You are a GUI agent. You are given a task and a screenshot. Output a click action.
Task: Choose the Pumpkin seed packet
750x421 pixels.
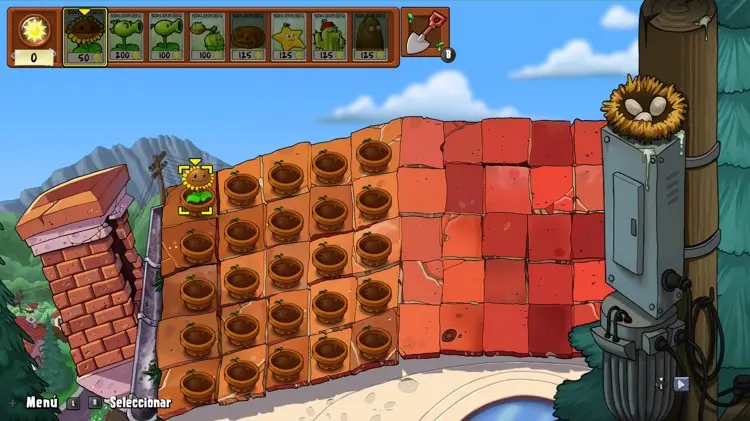tap(248, 37)
